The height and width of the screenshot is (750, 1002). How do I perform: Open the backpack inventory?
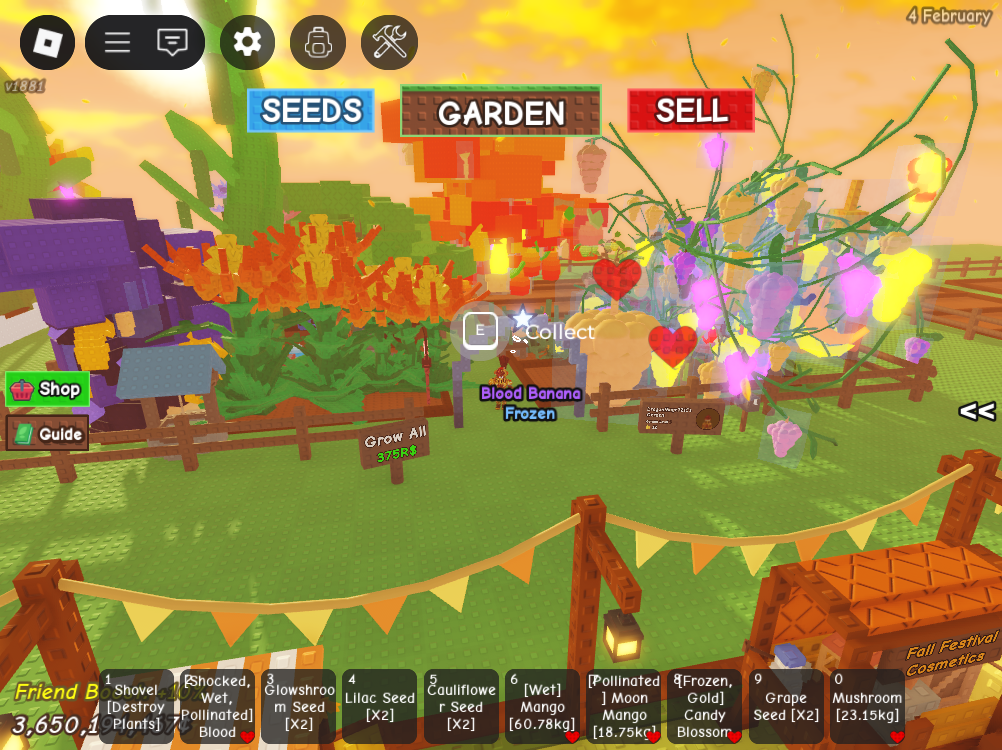pos(318,42)
